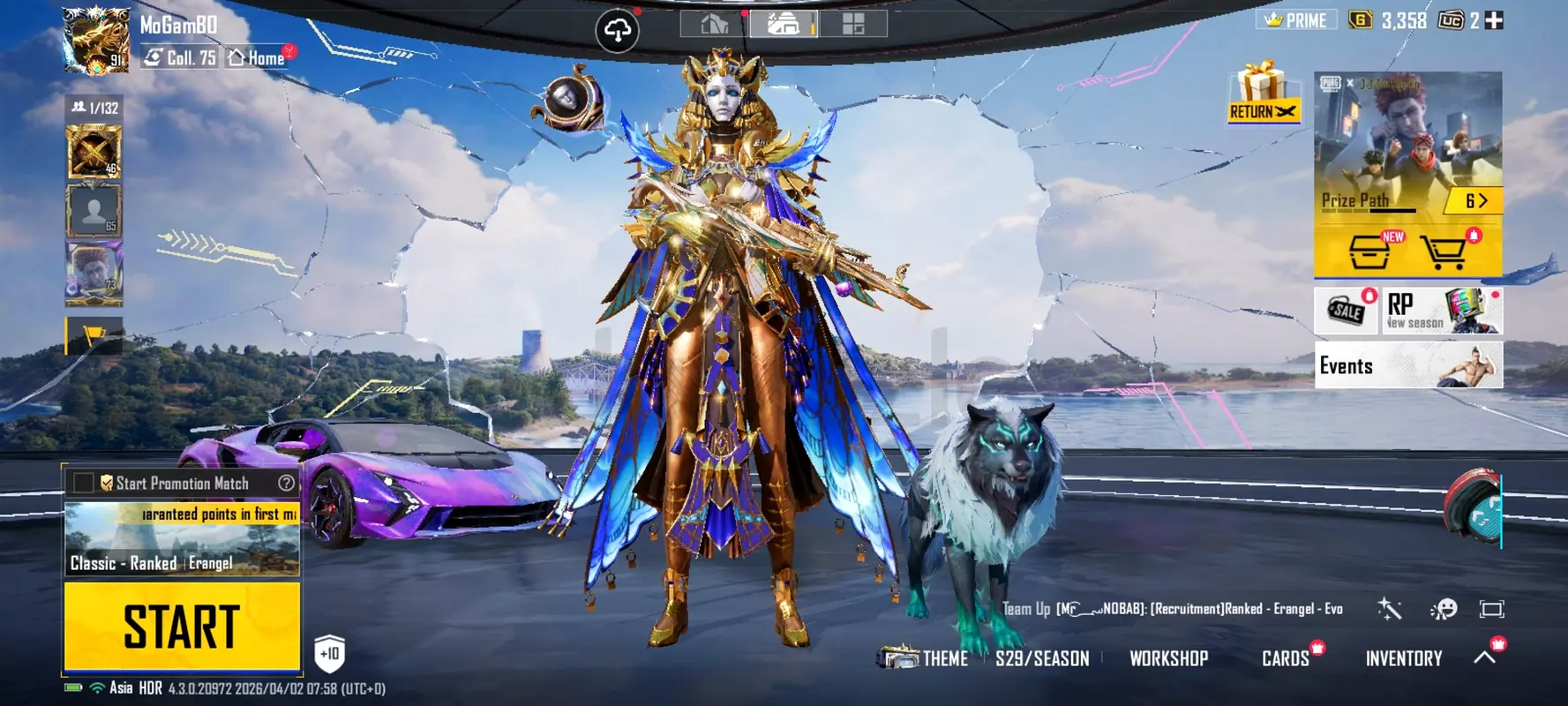Open the Cards menu
1568x706 pixels.
pyautogui.click(x=1286, y=658)
